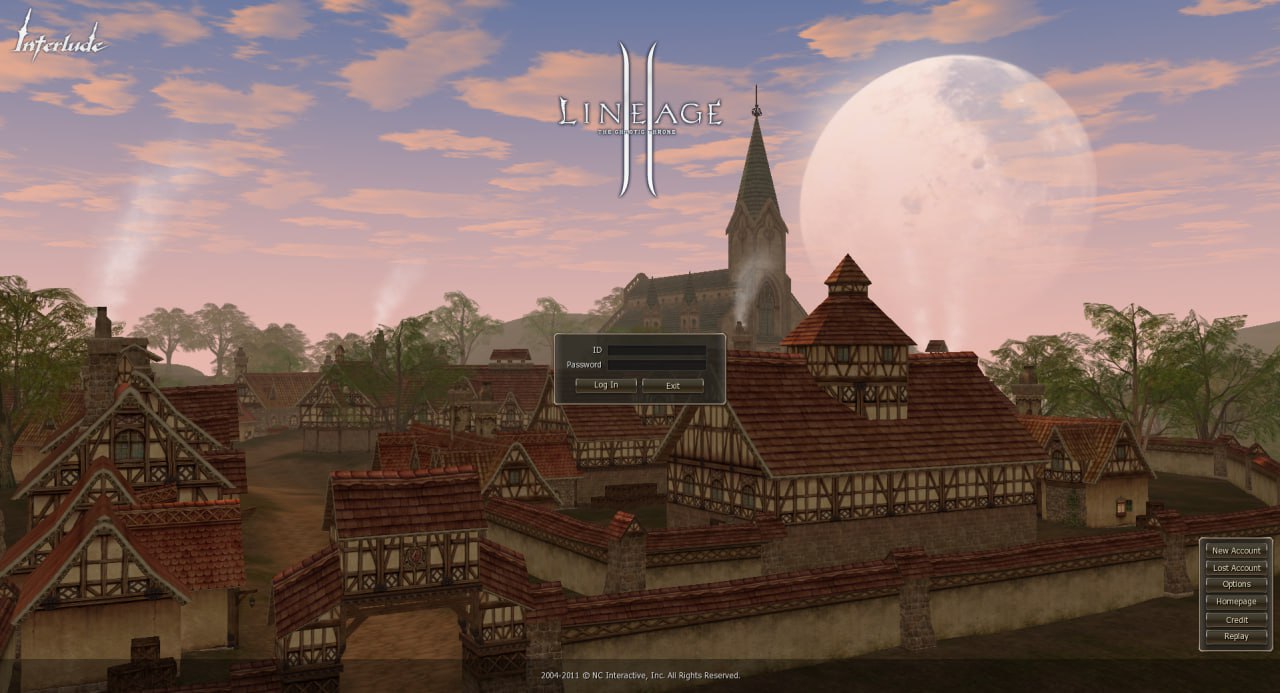Choose the Replay menu entry
The image size is (1280, 693).
[x=1236, y=637]
